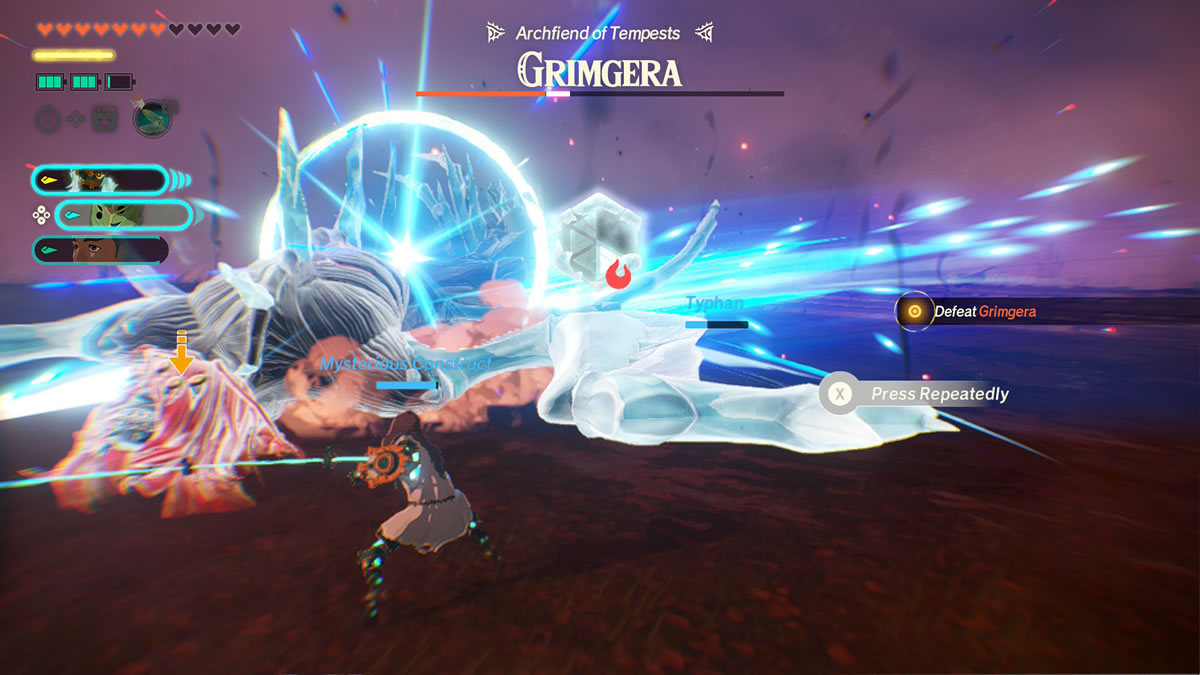The width and height of the screenshot is (1200, 675).
Task: Choose the dark-haired ally character panel
Action: [x=99, y=249]
